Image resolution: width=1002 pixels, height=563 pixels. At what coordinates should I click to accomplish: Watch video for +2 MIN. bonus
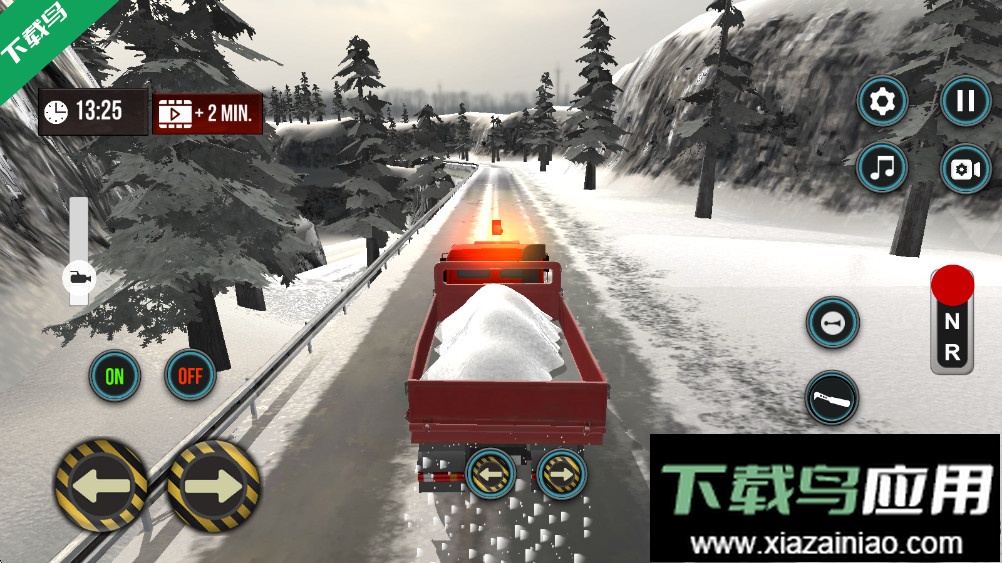click(x=207, y=113)
